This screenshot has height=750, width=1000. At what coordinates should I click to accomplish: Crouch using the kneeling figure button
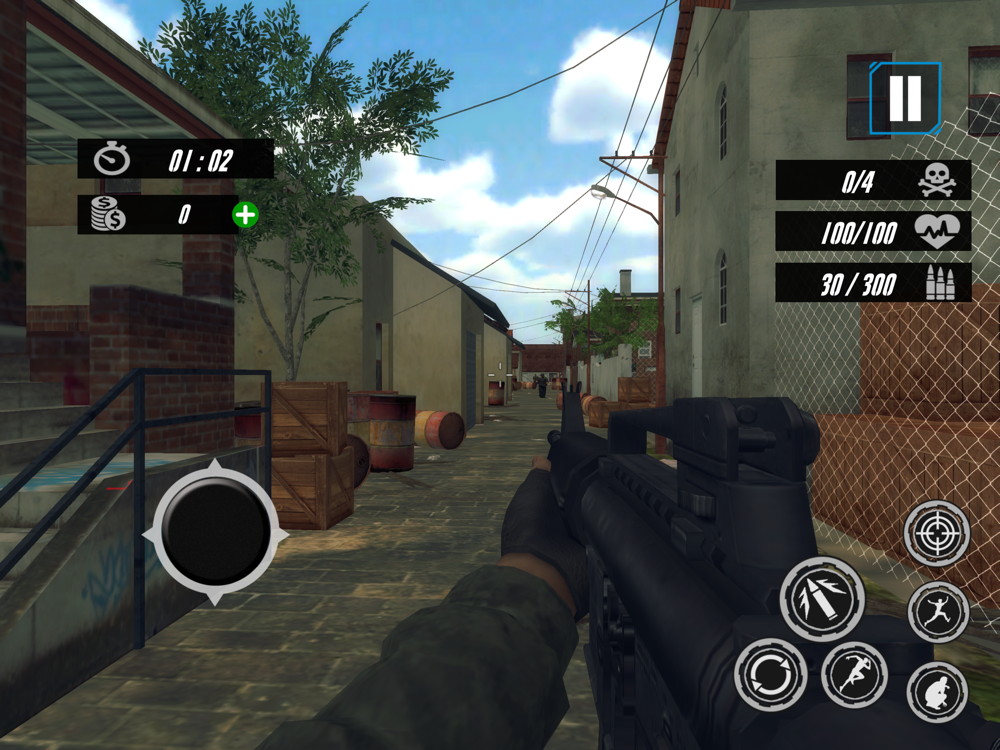point(938,691)
